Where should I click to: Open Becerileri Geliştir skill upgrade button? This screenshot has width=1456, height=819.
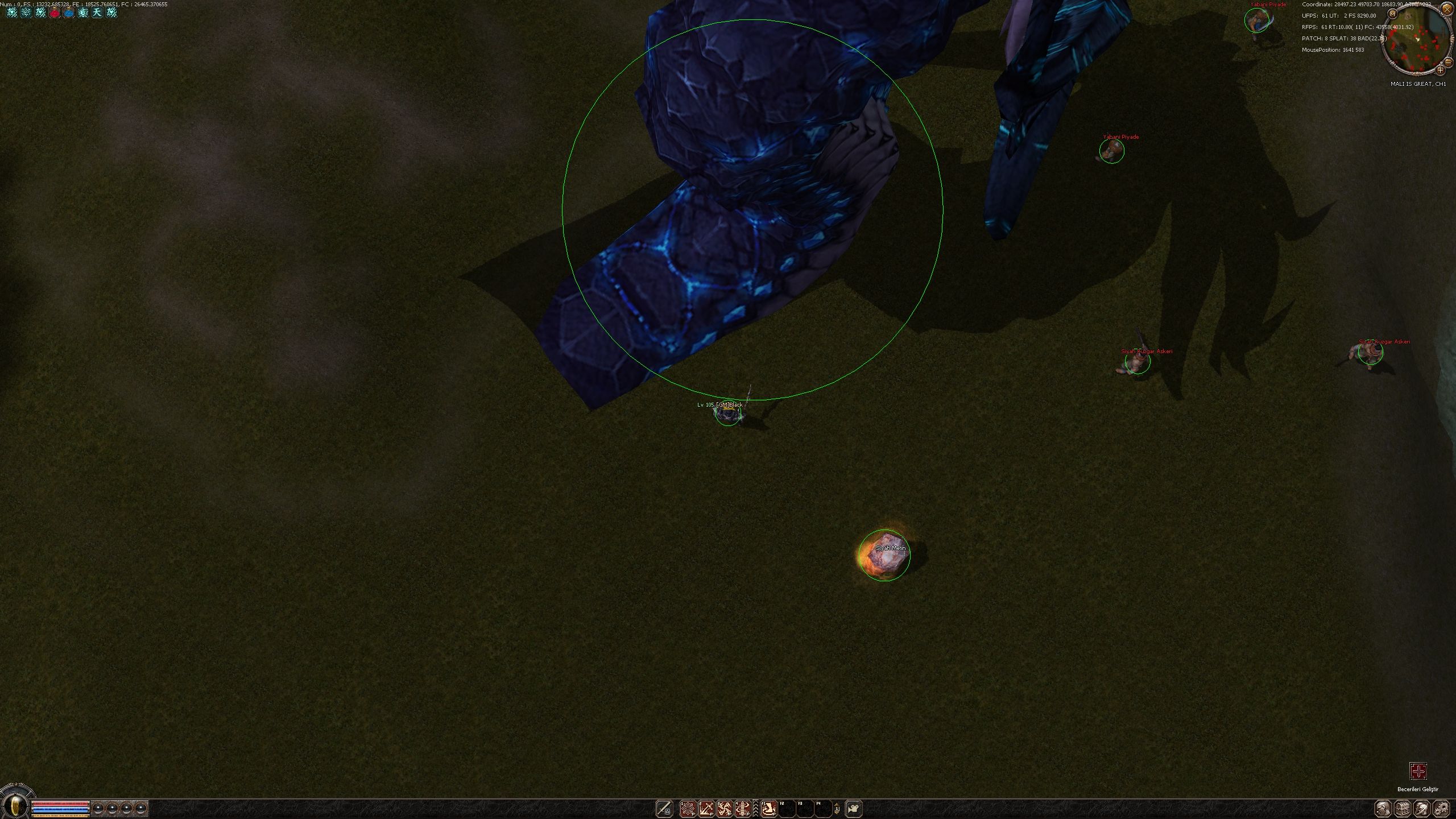click(x=1418, y=772)
